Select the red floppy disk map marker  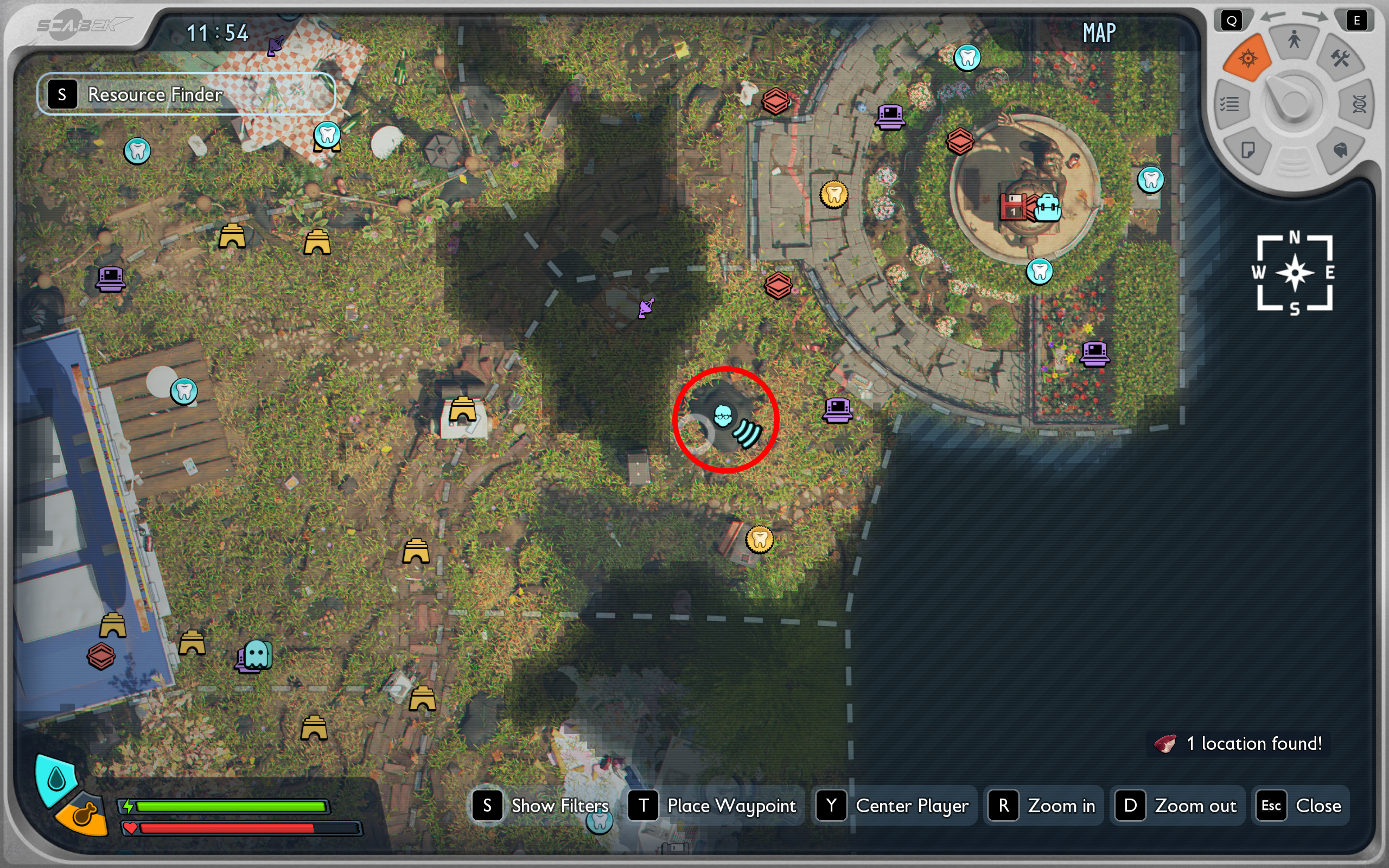(1013, 207)
